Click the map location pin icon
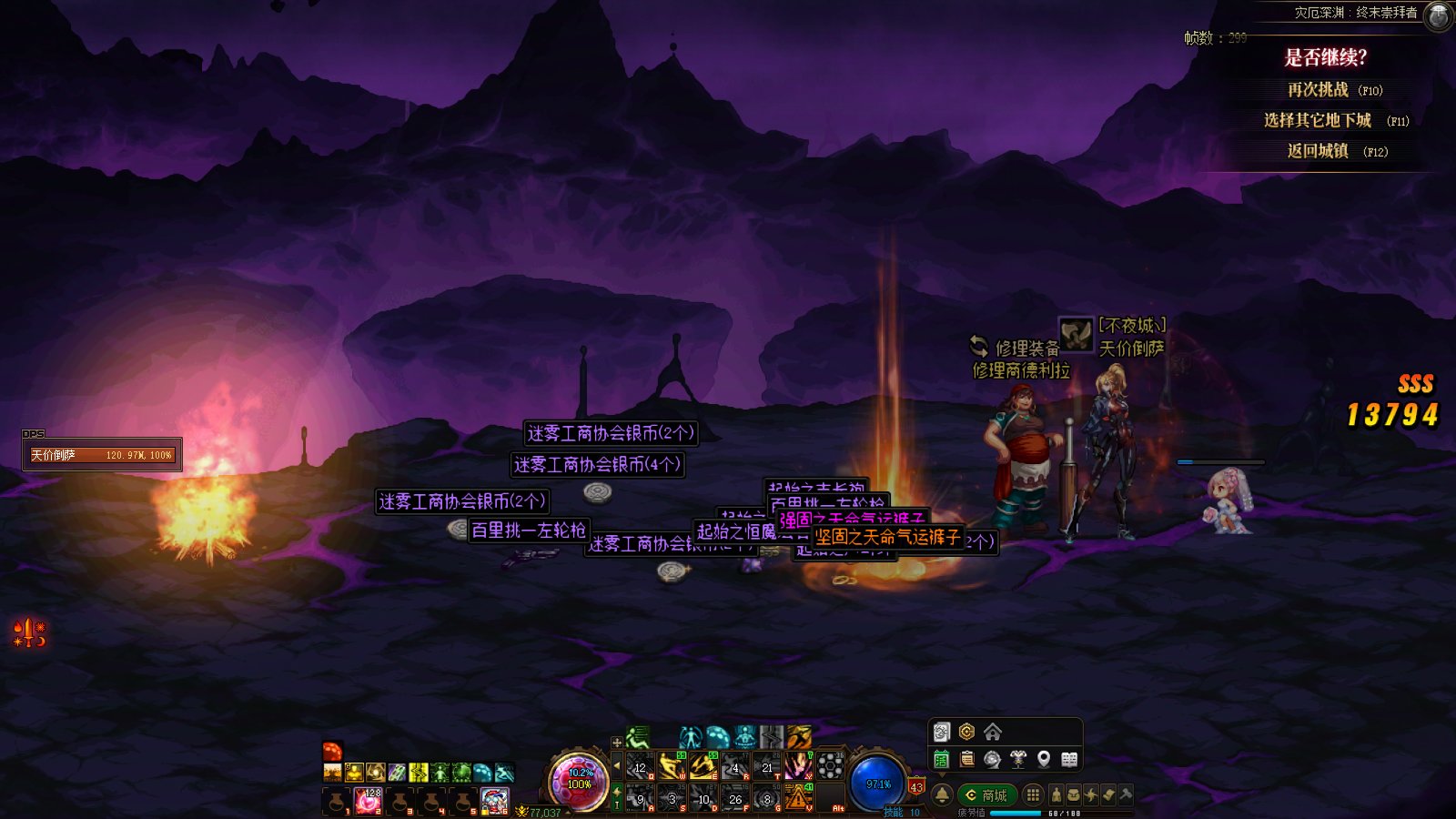1456x819 pixels. (x=1044, y=759)
